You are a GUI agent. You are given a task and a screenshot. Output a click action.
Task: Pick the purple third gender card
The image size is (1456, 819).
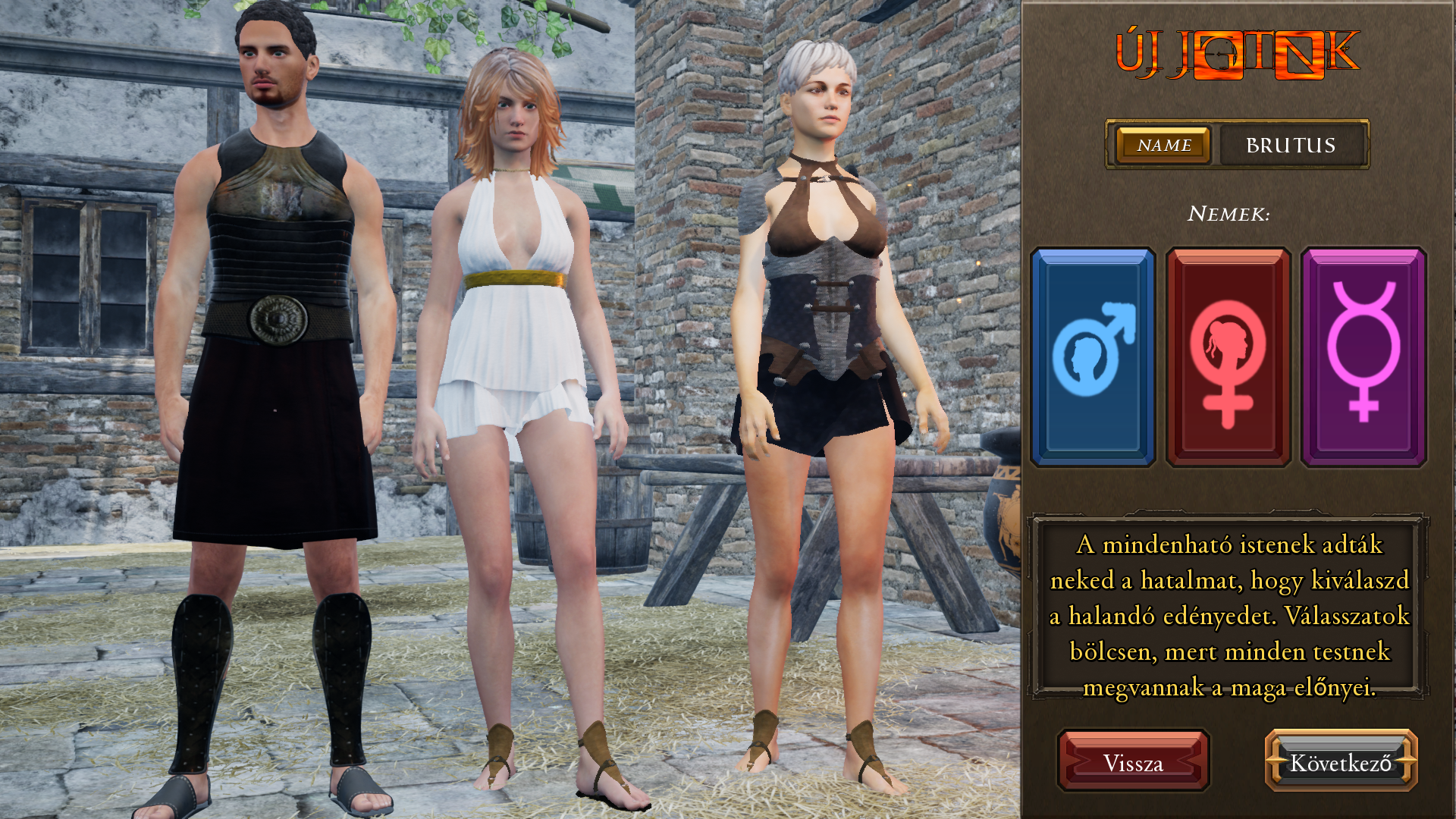pos(1363,356)
